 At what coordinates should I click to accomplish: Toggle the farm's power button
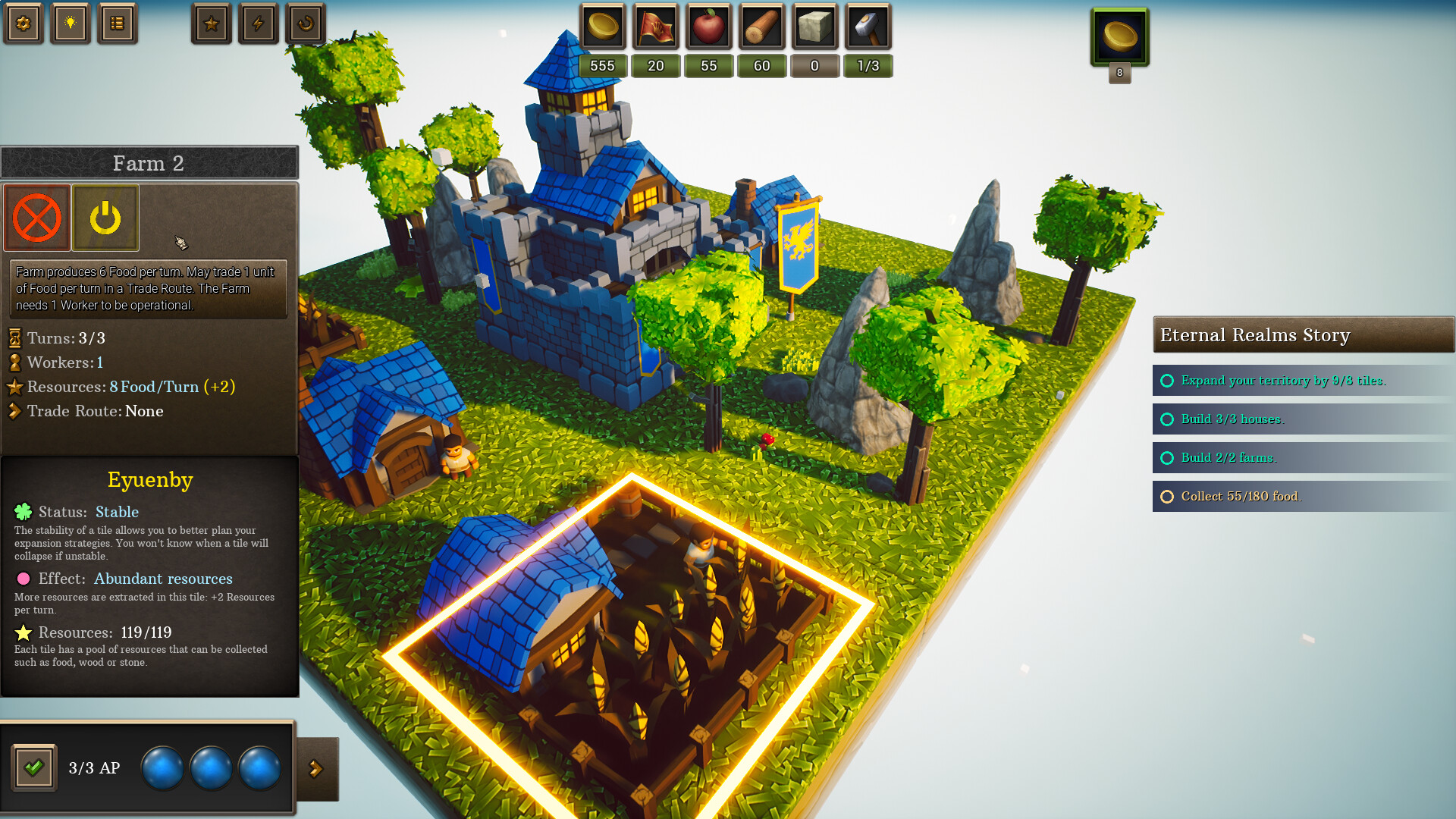[x=105, y=218]
